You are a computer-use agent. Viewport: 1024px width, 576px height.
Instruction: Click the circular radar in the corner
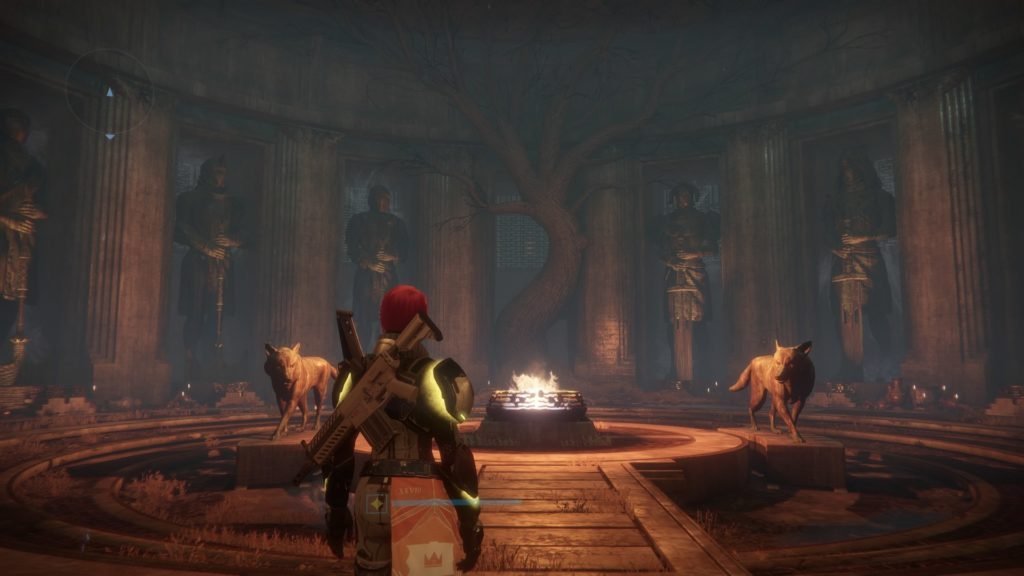(x=109, y=92)
